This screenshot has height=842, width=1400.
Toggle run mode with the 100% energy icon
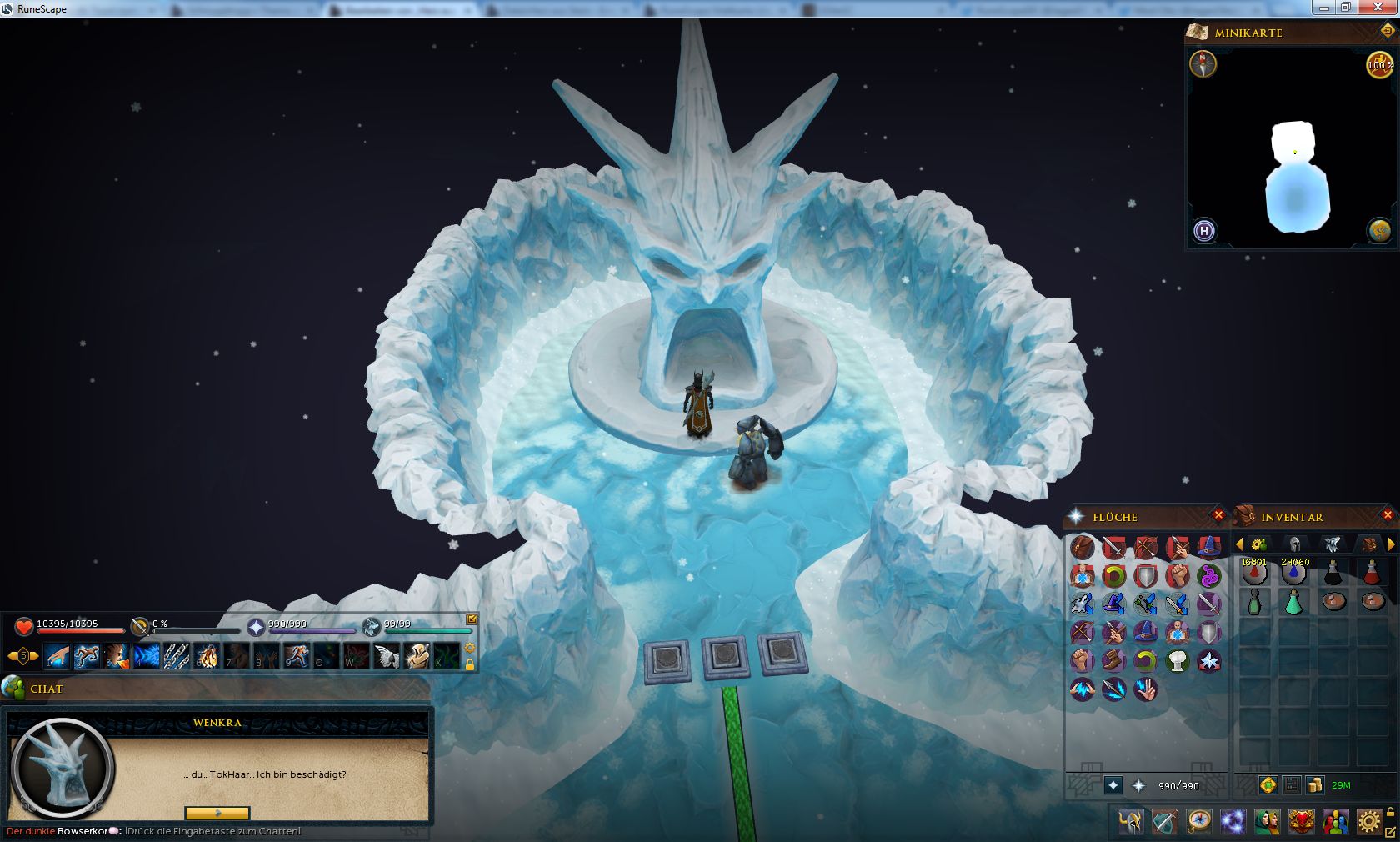[1379, 64]
